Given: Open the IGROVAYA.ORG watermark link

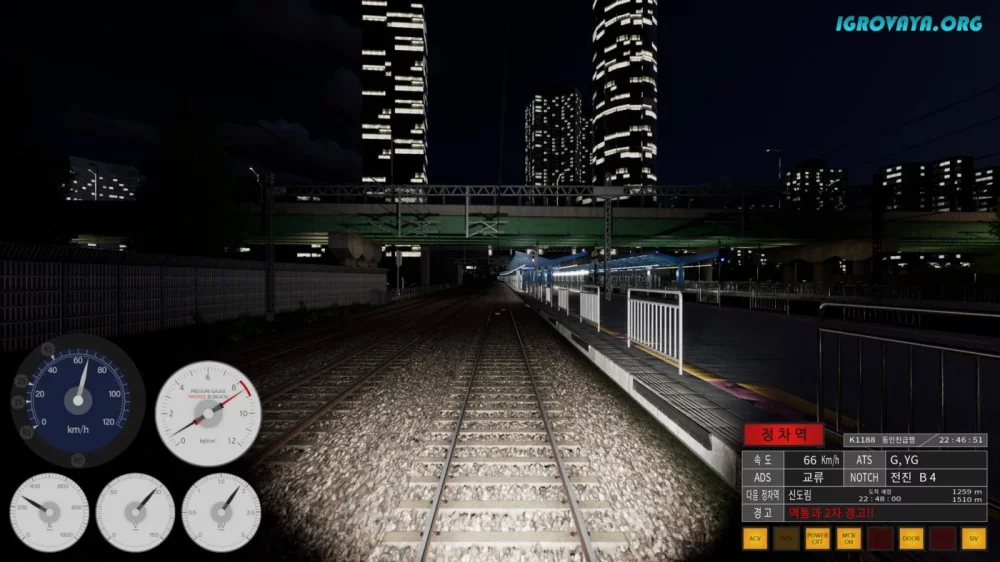Looking at the screenshot, I should click(x=910, y=22).
